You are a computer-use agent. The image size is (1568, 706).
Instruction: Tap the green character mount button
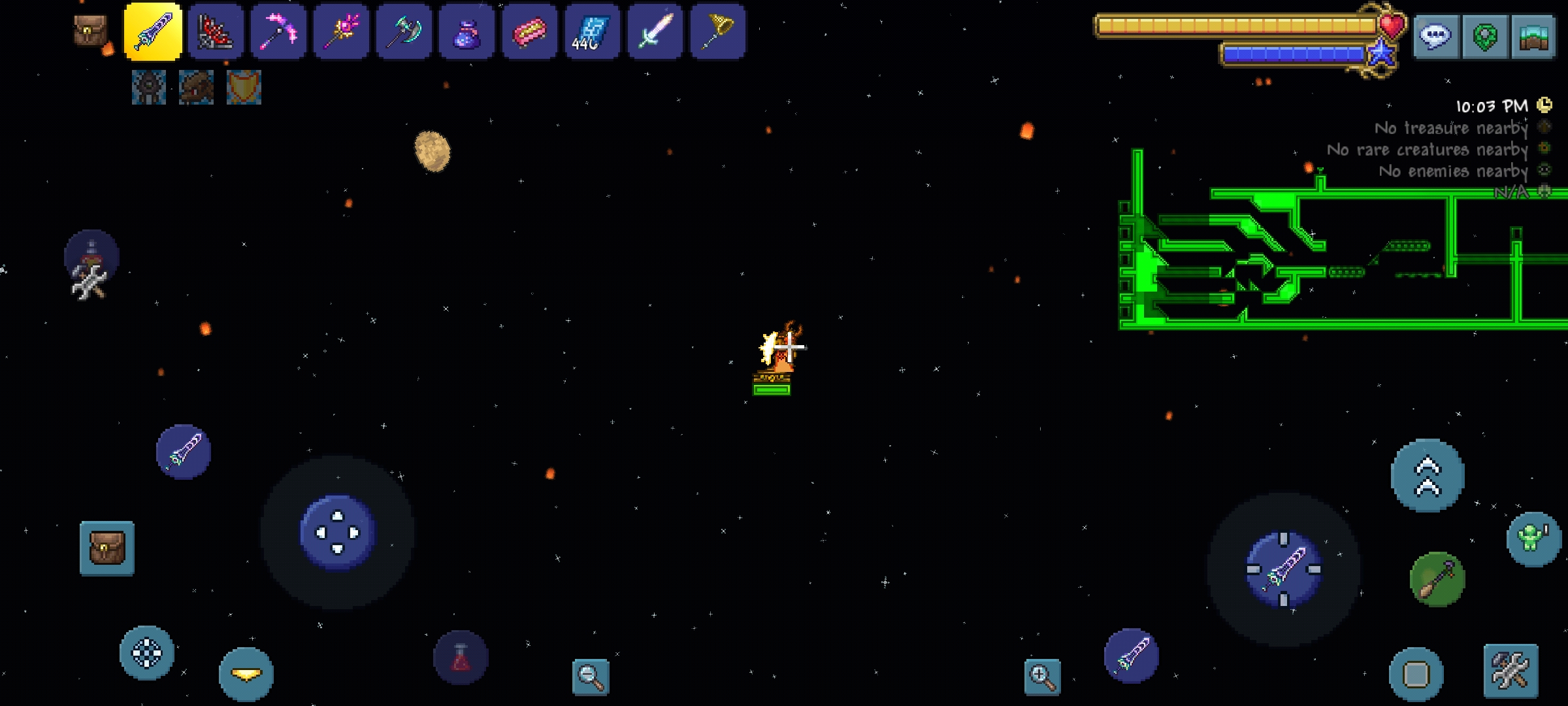1533,539
